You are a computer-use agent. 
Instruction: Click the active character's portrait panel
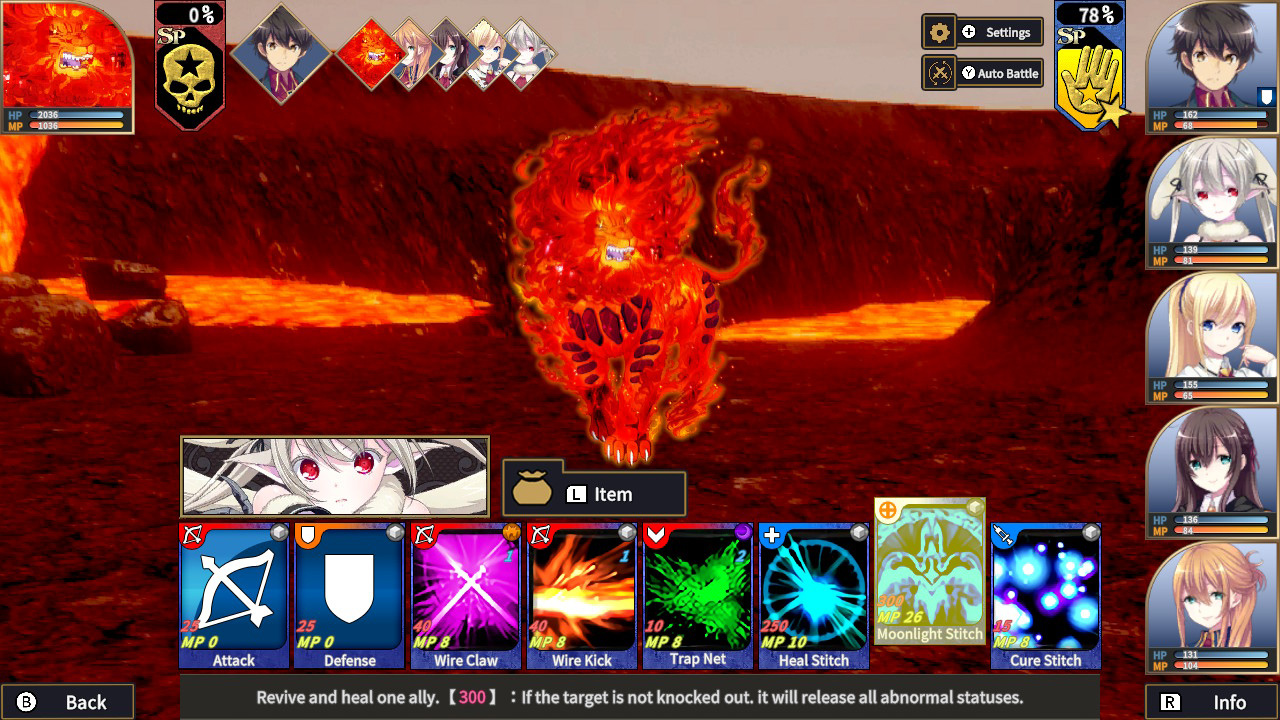[334, 470]
